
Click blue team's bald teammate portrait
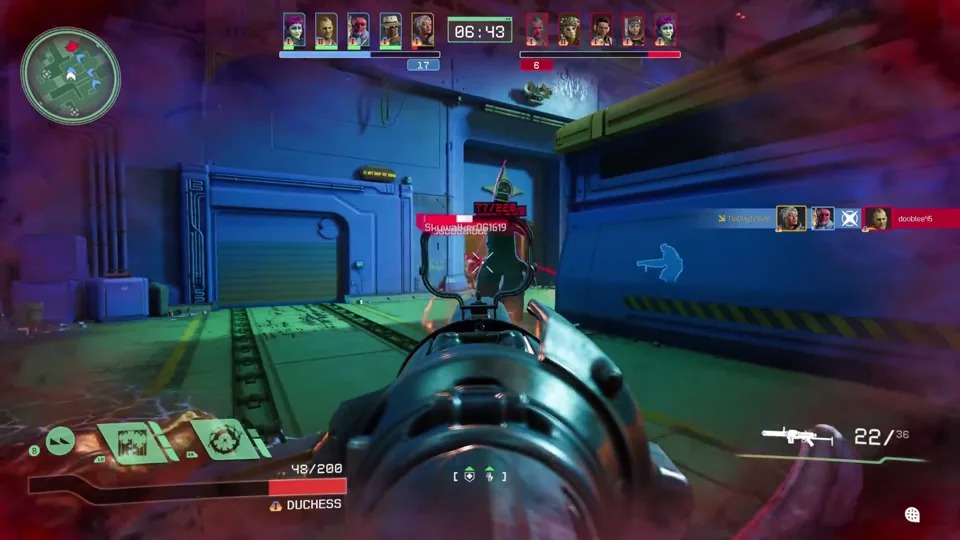click(326, 30)
